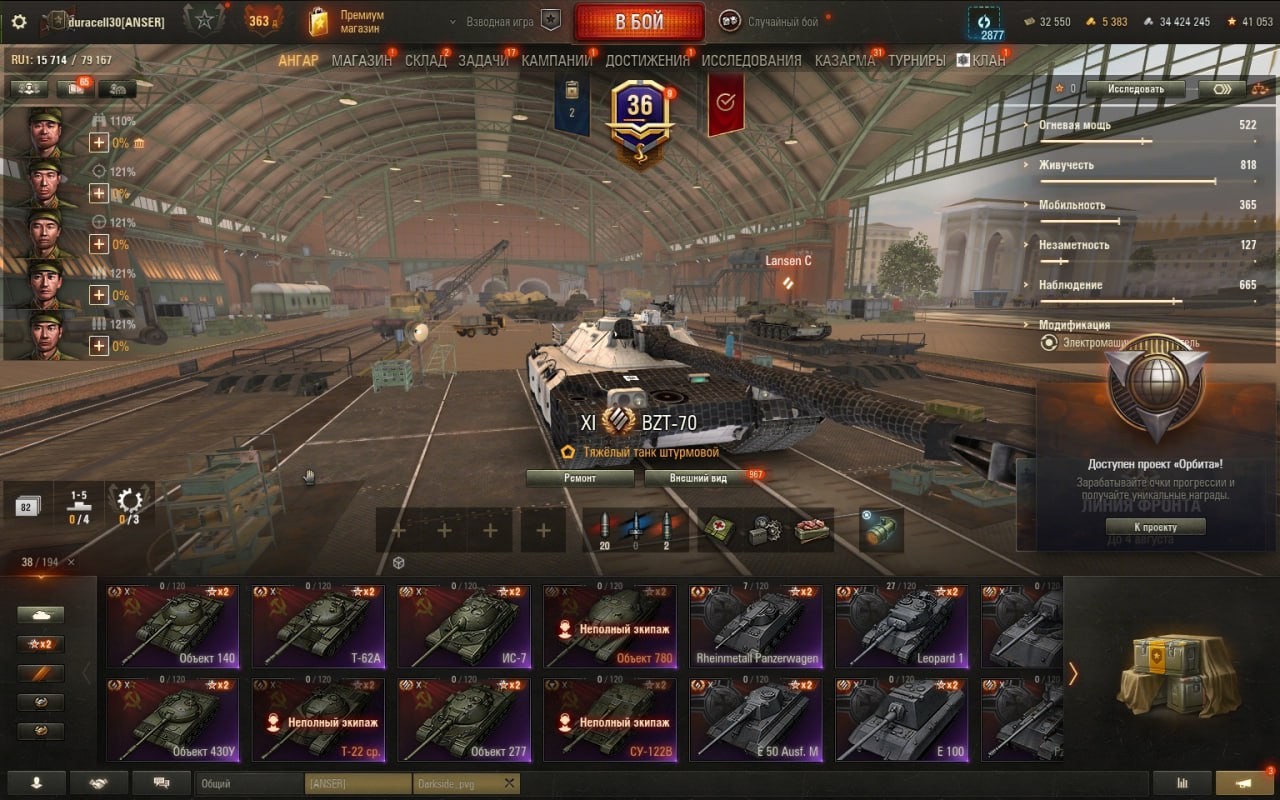This screenshot has width=1280, height=800.
Task: Open the СКЛАД tab
Action: [x=425, y=60]
